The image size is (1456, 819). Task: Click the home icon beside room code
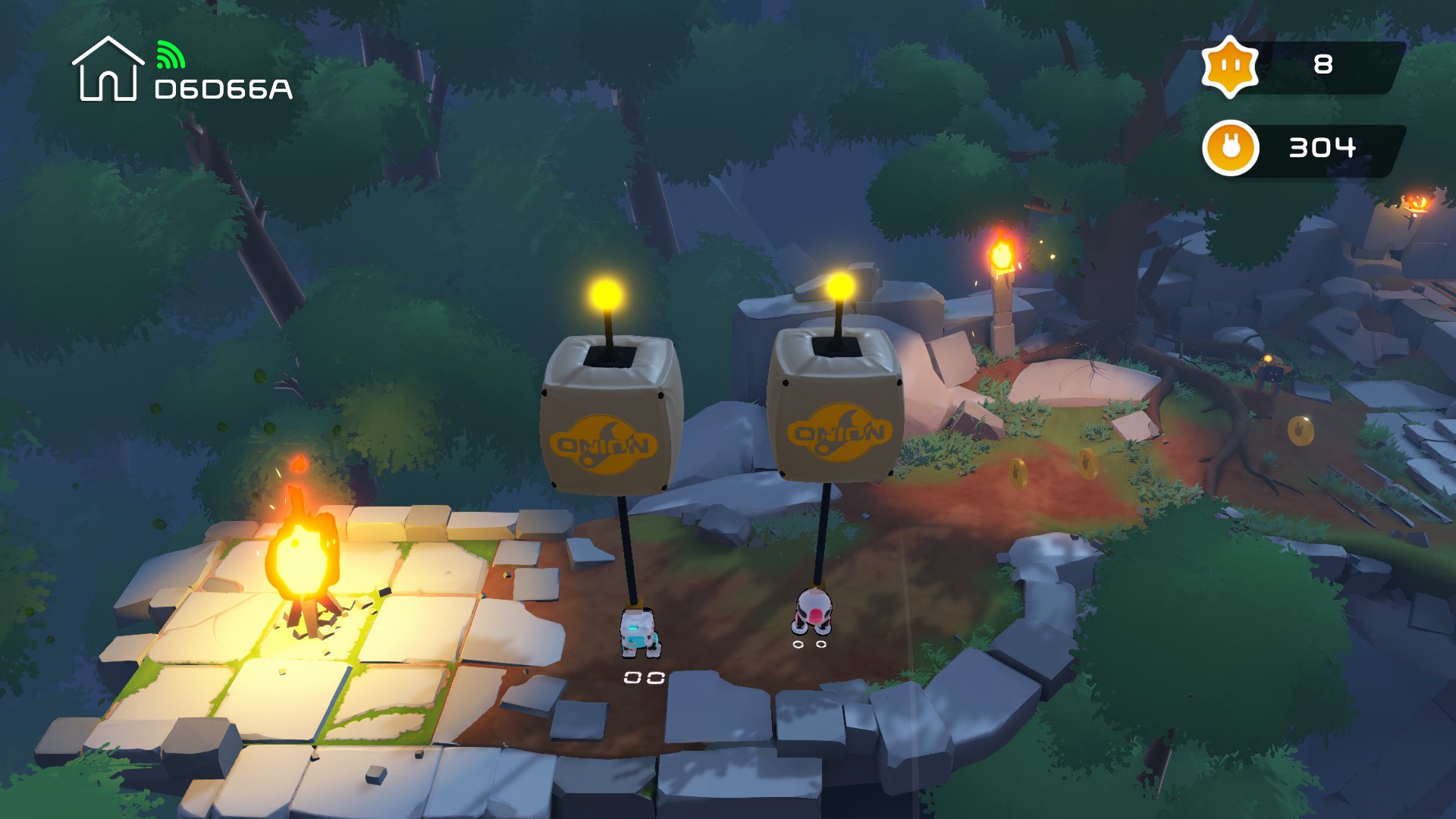108,70
